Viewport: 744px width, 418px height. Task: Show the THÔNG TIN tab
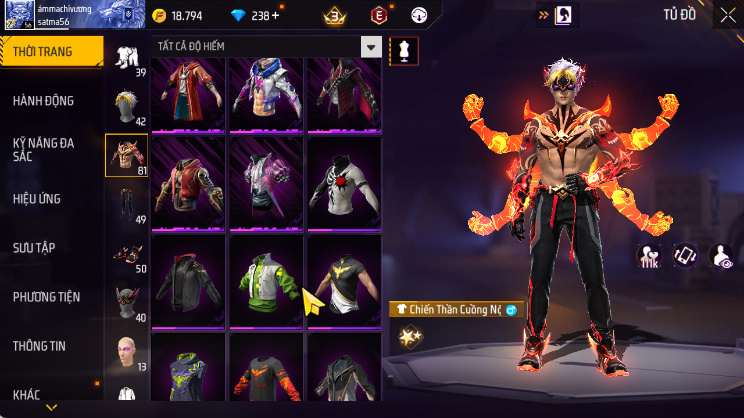pos(39,346)
